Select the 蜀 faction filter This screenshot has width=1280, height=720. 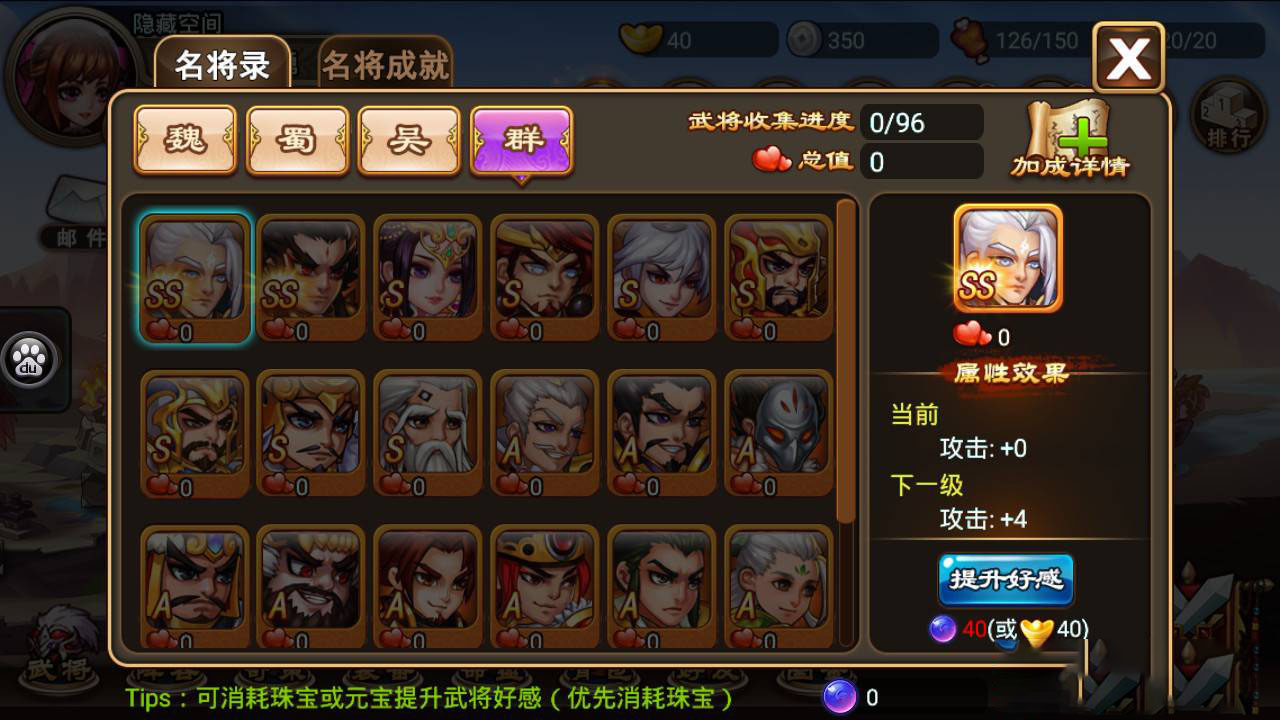coord(296,141)
